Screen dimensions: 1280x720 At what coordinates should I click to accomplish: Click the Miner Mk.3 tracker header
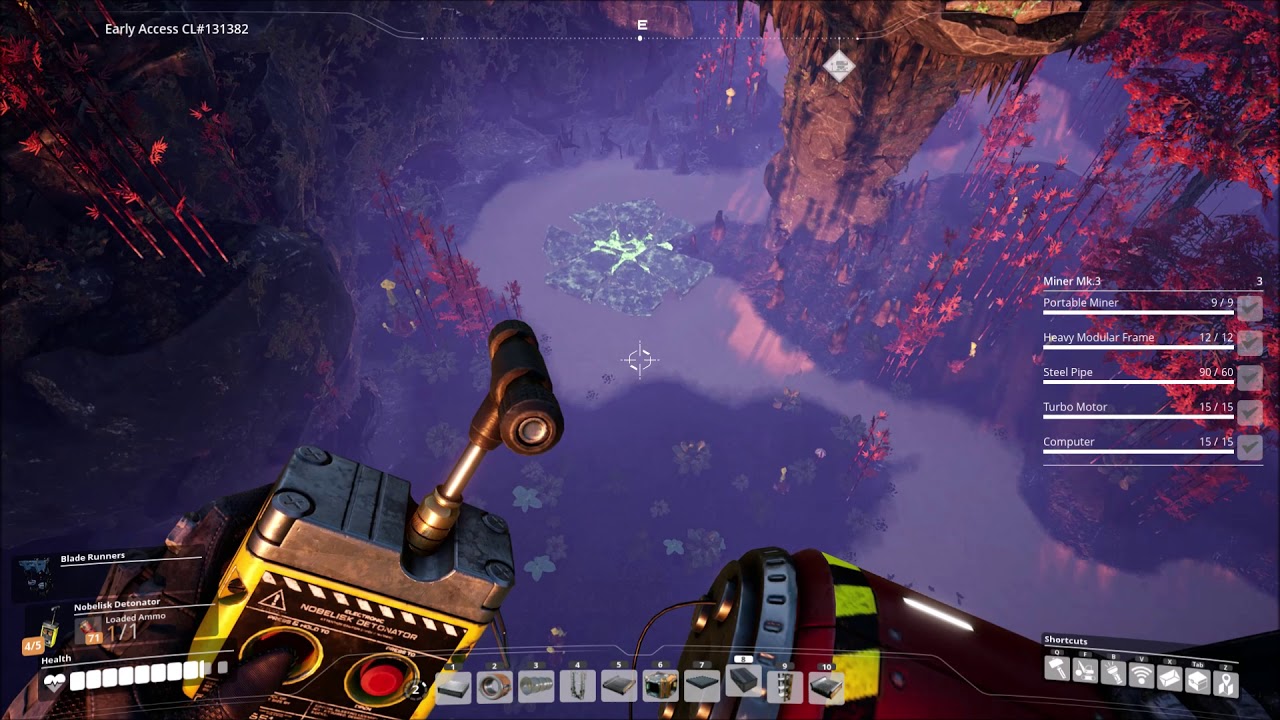pyautogui.click(x=1072, y=281)
